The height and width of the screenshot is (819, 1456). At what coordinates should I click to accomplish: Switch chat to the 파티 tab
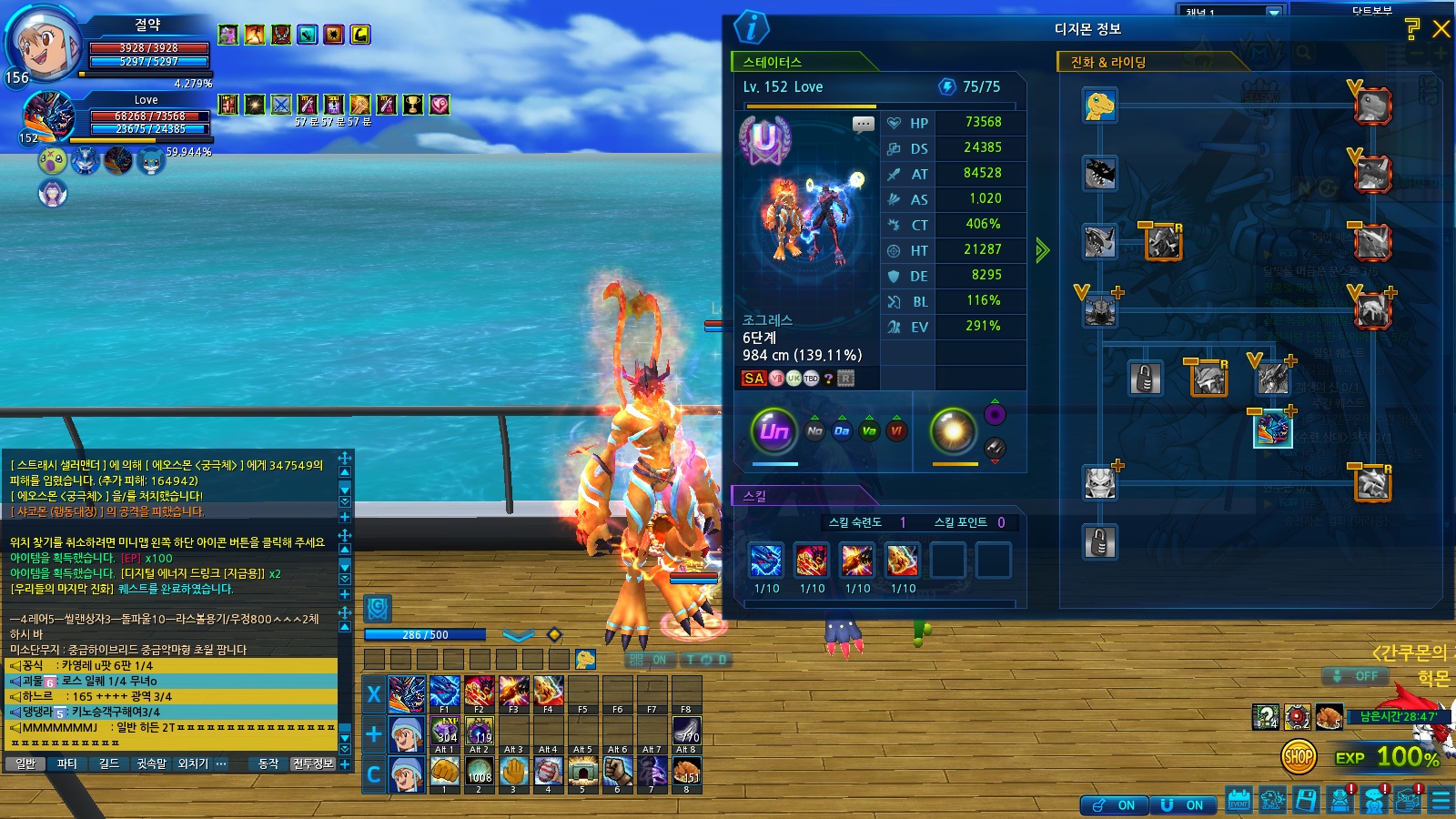click(x=66, y=763)
